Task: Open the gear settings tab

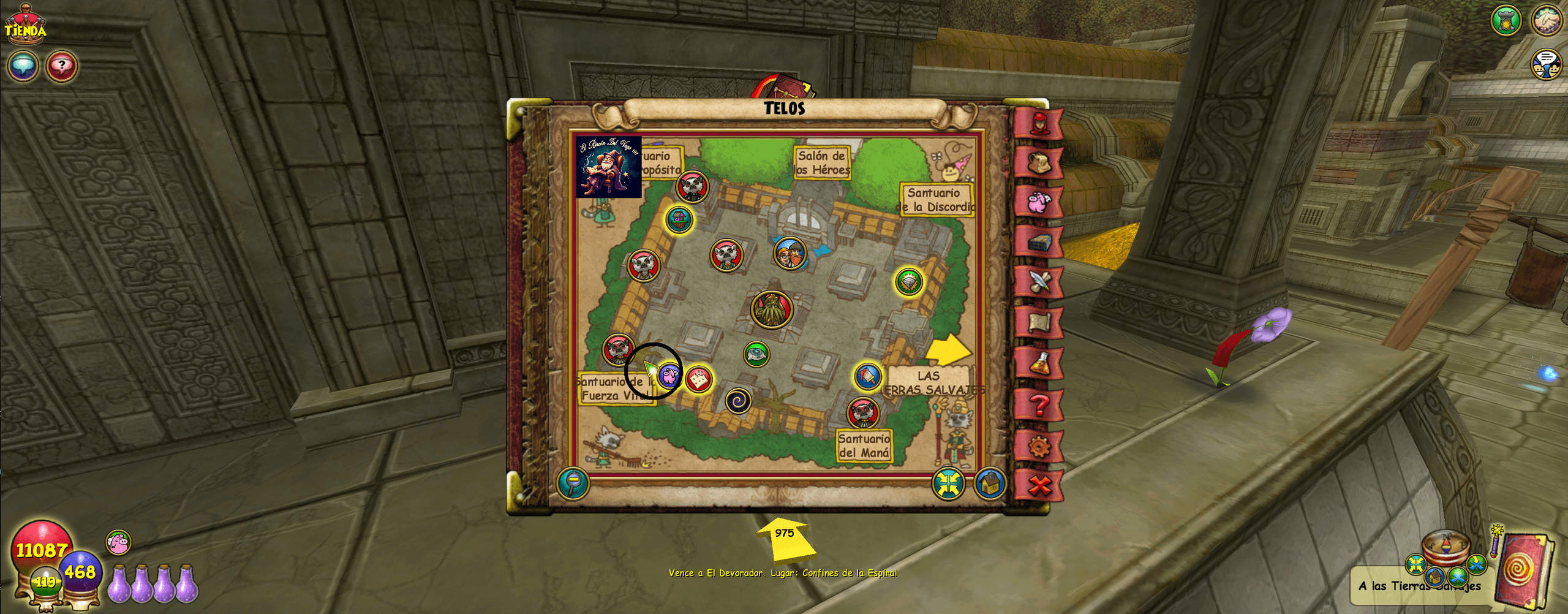Action: click(x=1039, y=446)
